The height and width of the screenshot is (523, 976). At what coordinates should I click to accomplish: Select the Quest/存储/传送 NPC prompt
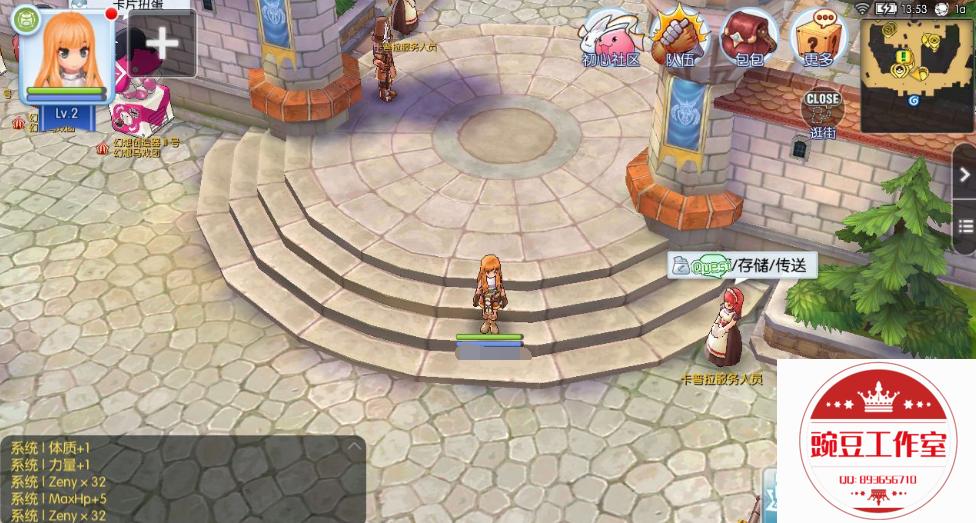pos(743,265)
